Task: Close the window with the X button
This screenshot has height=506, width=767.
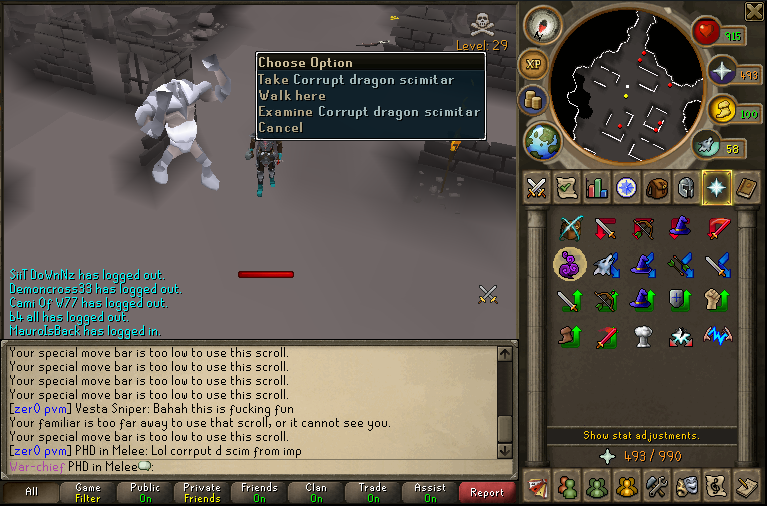Action: coord(754,11)
